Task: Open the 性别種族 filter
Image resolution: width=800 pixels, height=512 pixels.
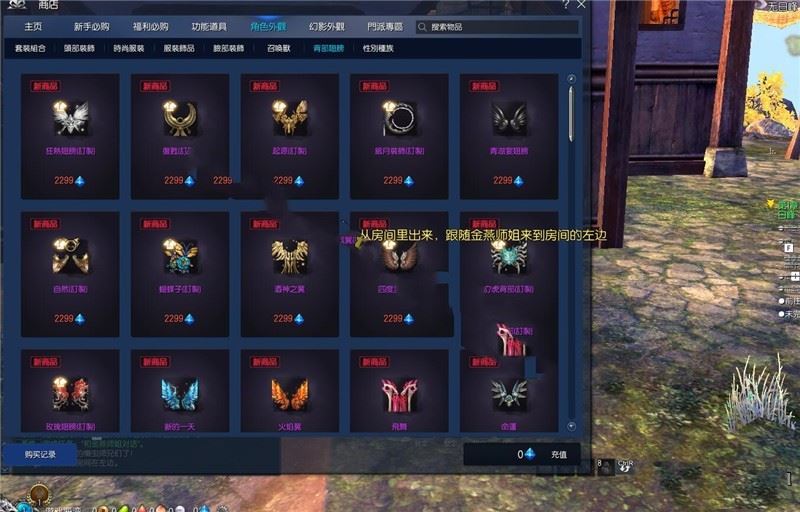Action: (378, 48)
